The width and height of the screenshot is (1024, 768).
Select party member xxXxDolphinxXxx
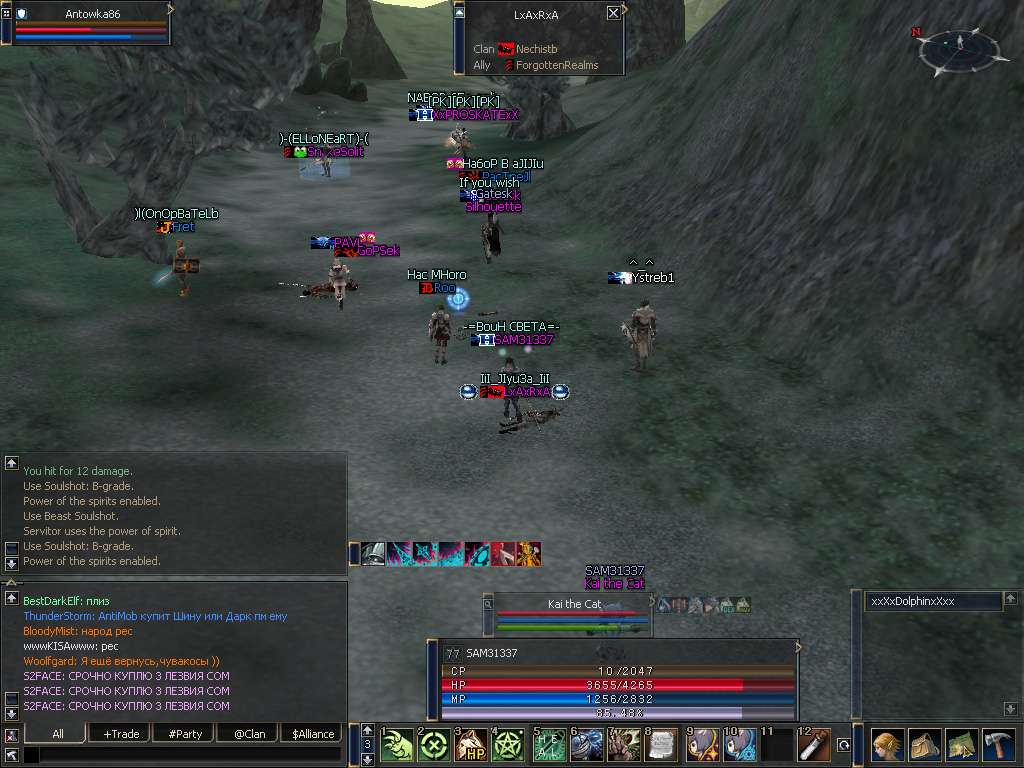point(934,601)
